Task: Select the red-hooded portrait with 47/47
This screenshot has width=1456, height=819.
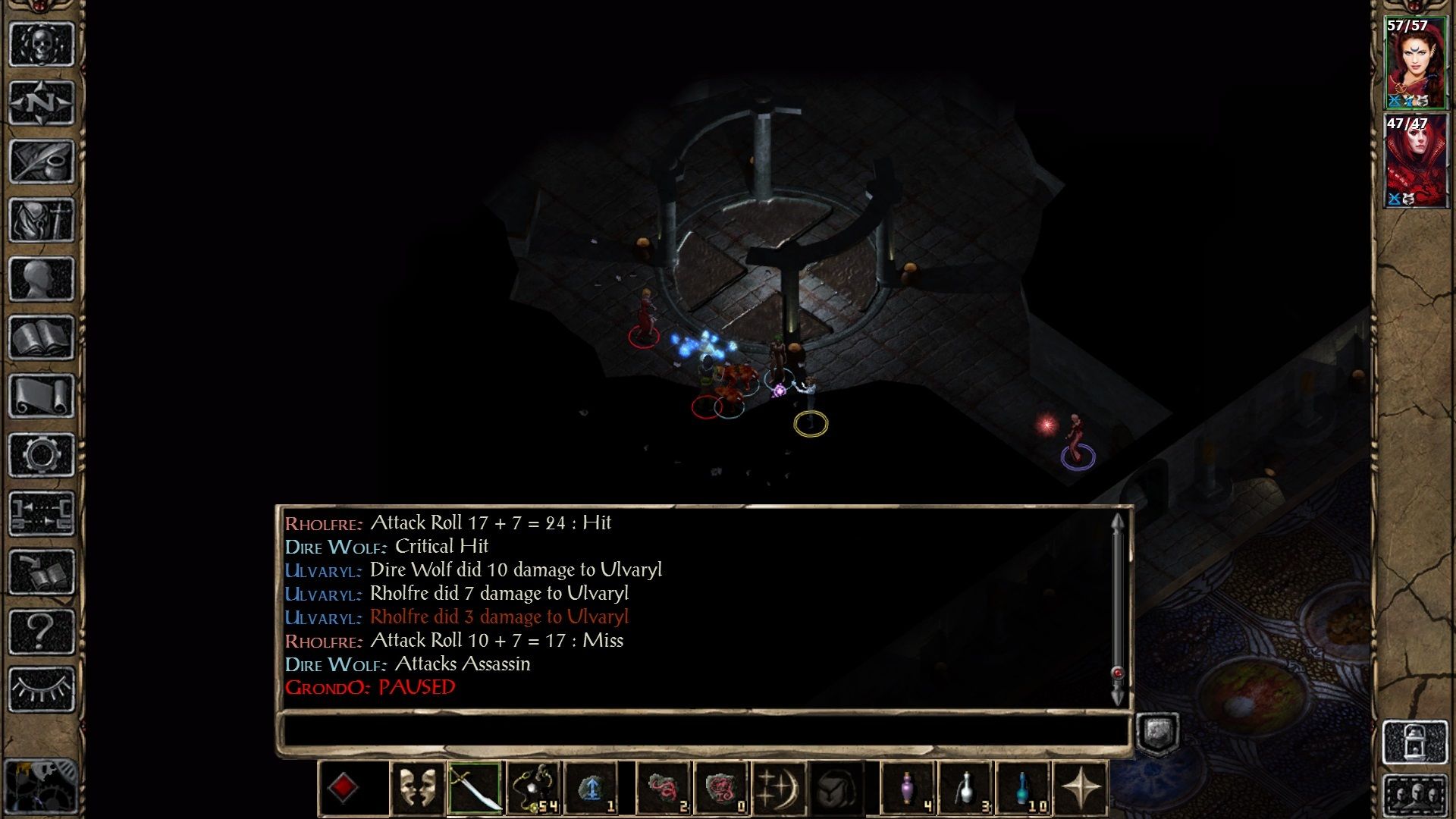Action: 1415,161
